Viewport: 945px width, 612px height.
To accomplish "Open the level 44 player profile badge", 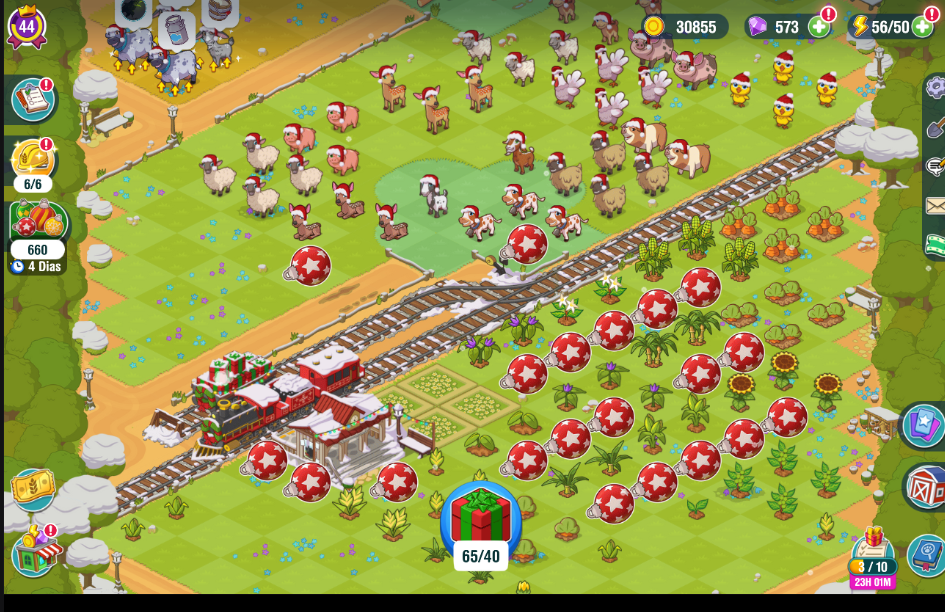I will click(26, 26).
